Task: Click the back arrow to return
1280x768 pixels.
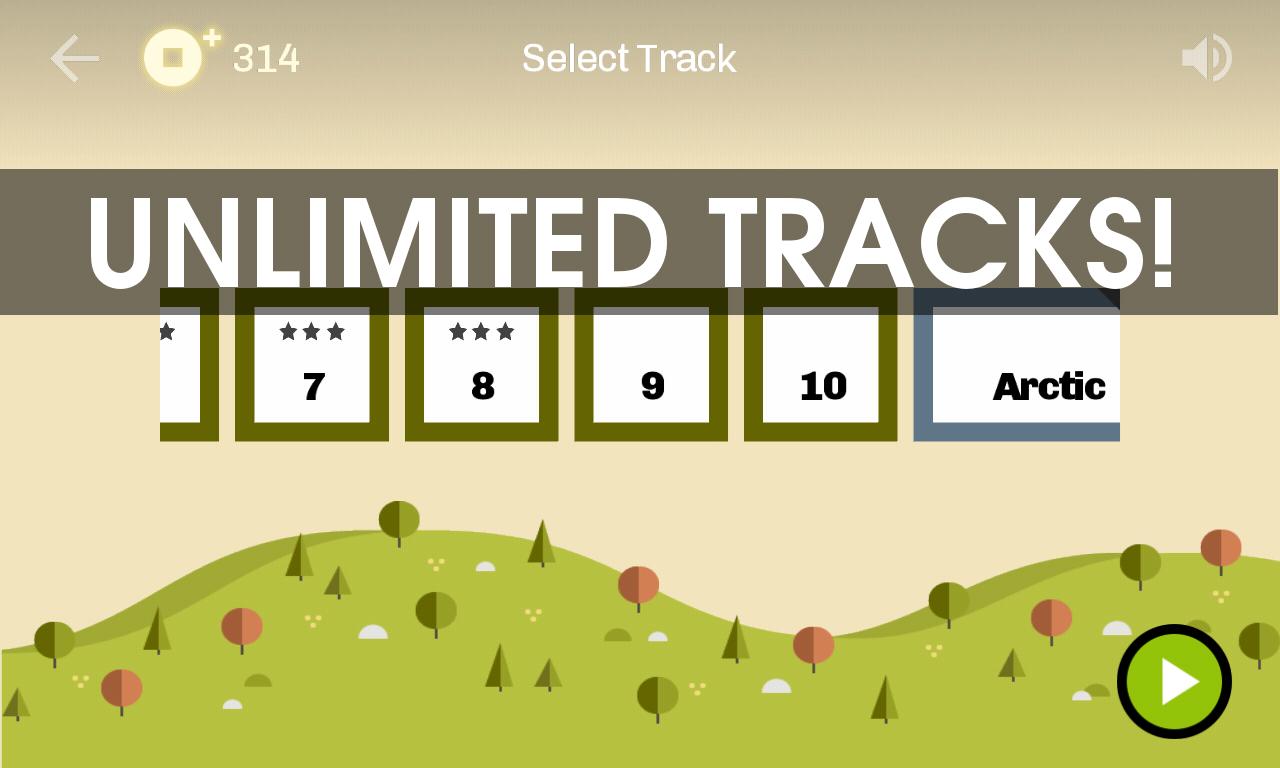Action: [x=75, y=58]
